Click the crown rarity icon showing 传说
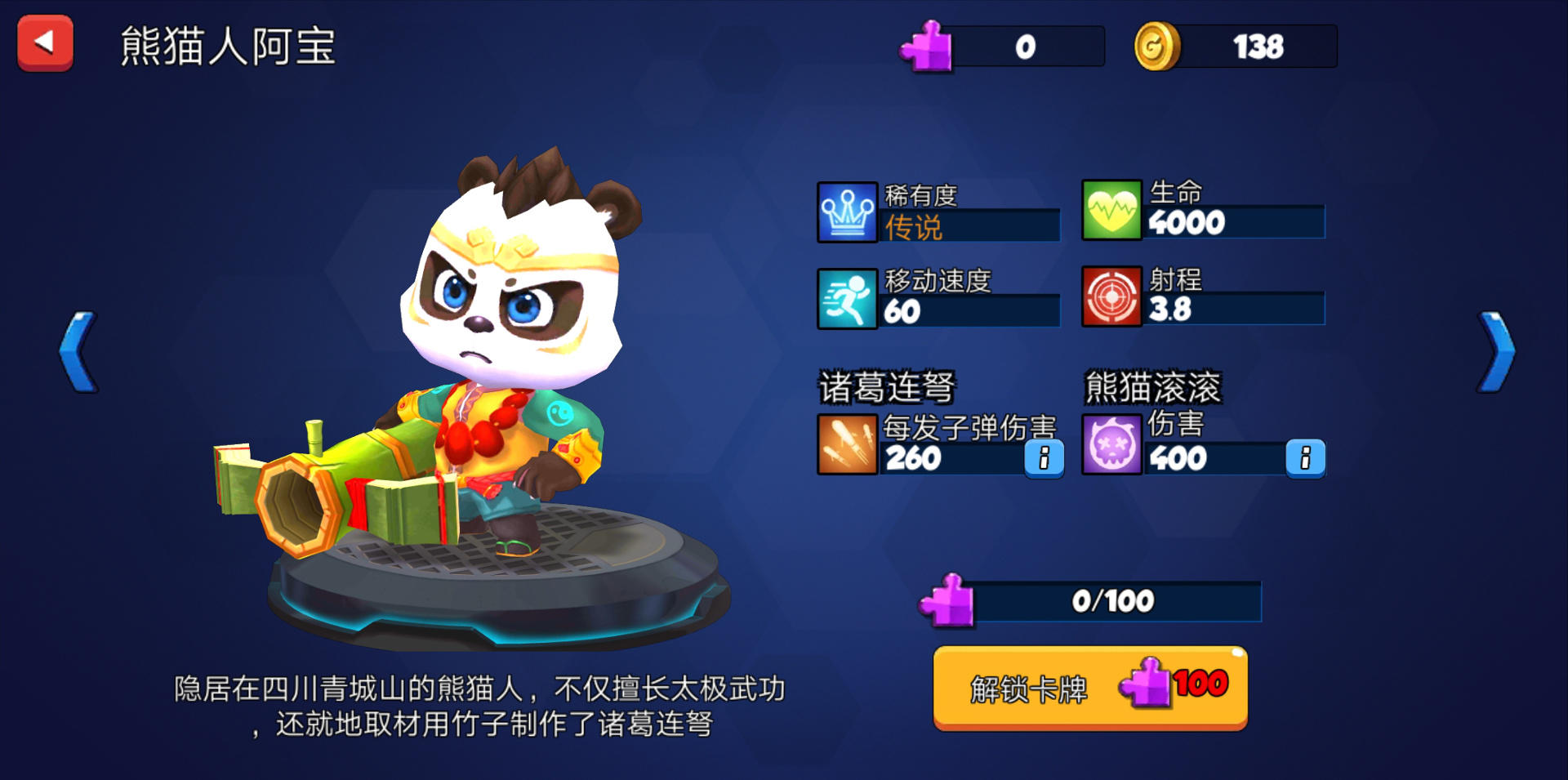This screenshot has width=1568, height=780. click(x=847, y=212)
